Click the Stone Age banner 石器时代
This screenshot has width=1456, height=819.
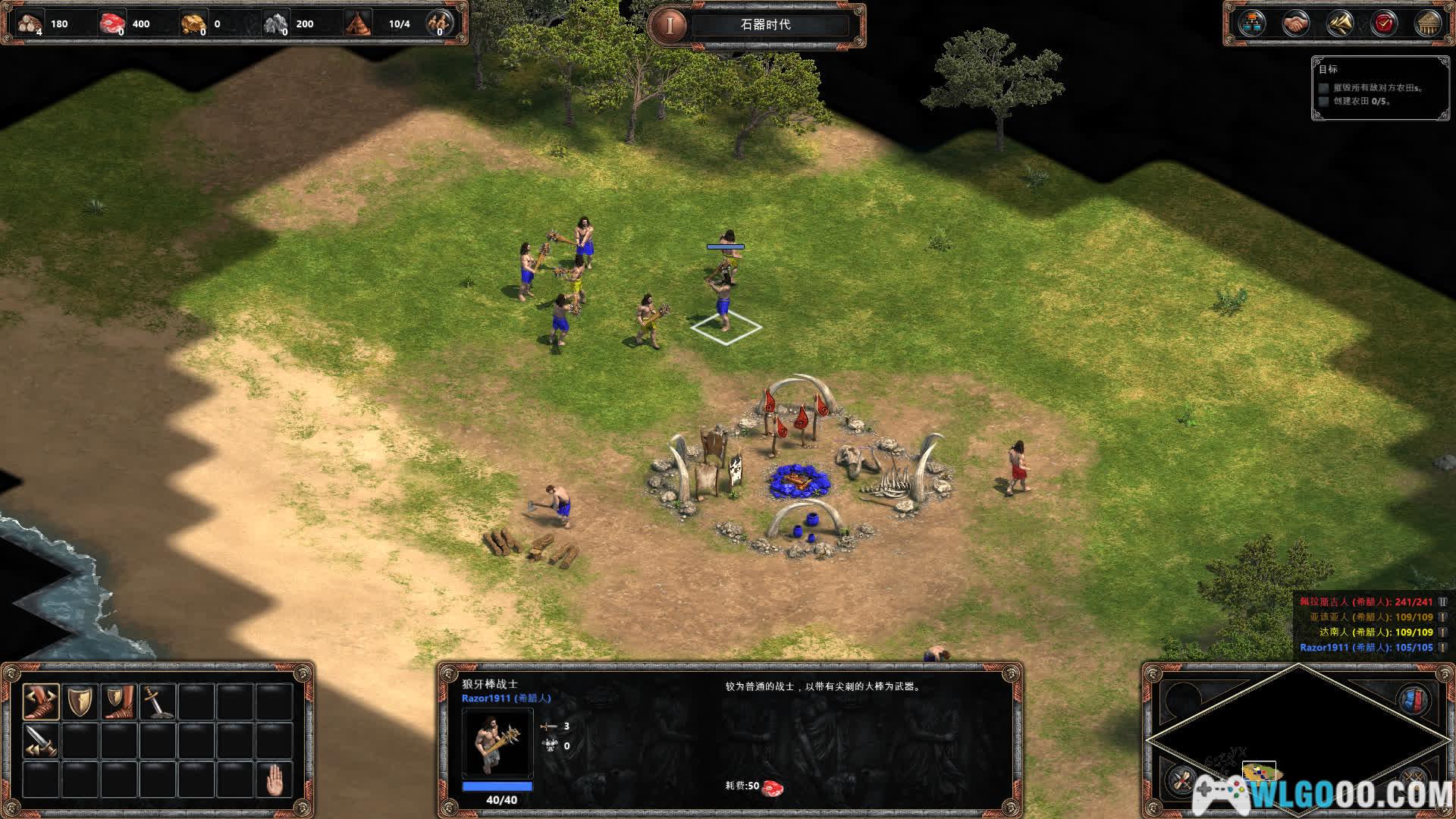click(765, 24)
